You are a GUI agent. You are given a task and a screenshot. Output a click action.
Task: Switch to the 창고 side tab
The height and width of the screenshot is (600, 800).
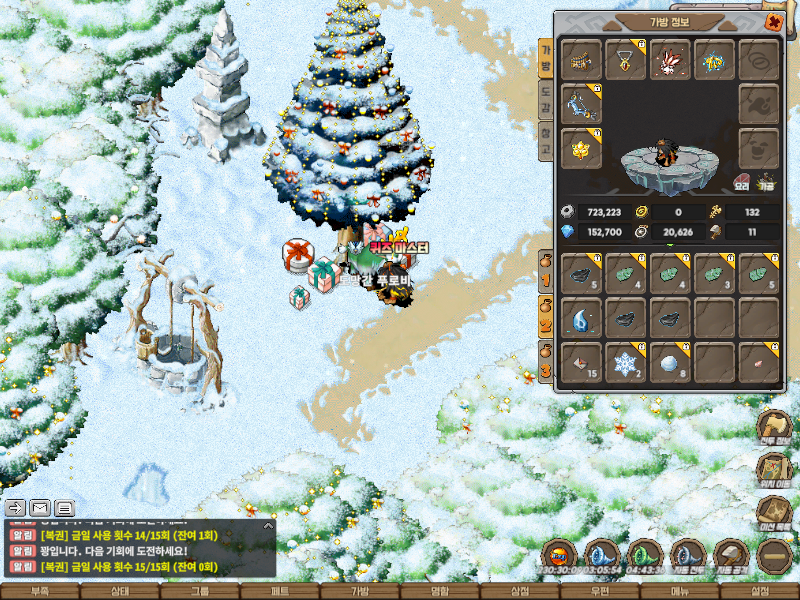545,142
